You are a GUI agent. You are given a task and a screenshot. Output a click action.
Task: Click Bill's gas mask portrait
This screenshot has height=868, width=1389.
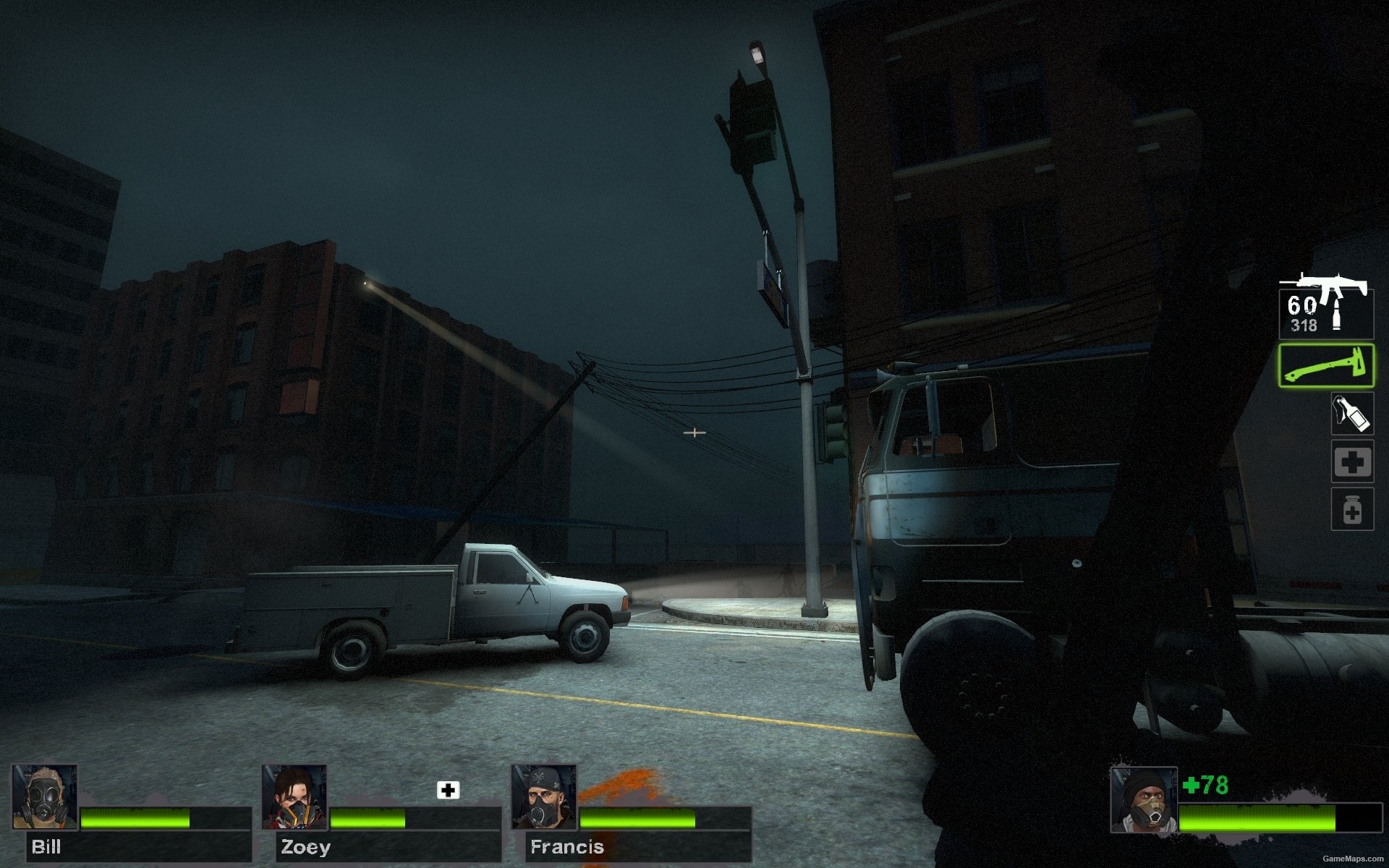pos(45,797)
